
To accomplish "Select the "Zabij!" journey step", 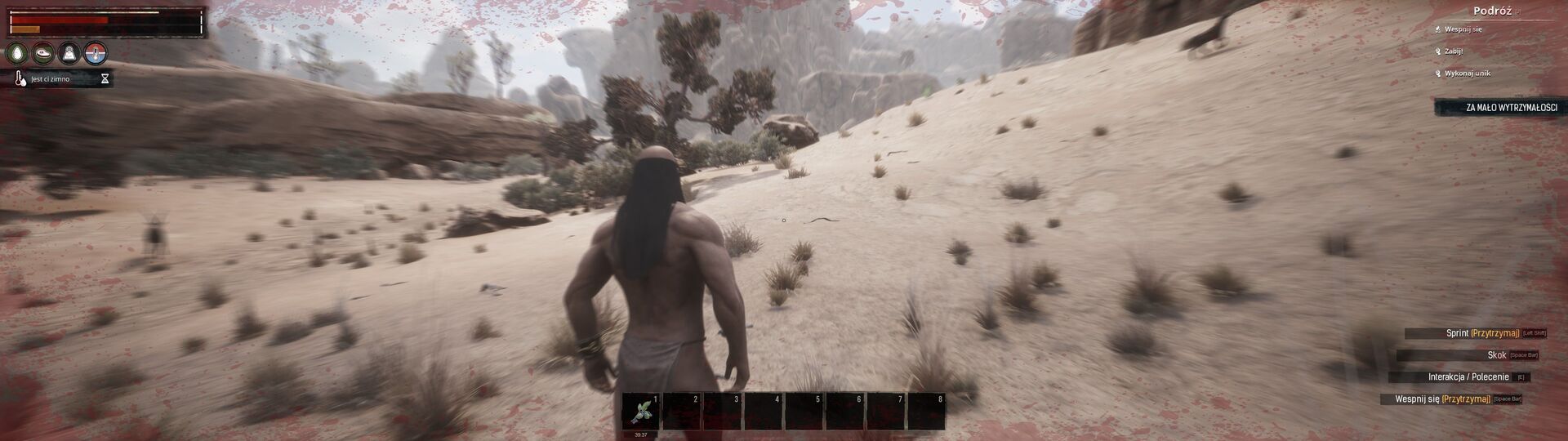I will click(x=1453, y=51).
